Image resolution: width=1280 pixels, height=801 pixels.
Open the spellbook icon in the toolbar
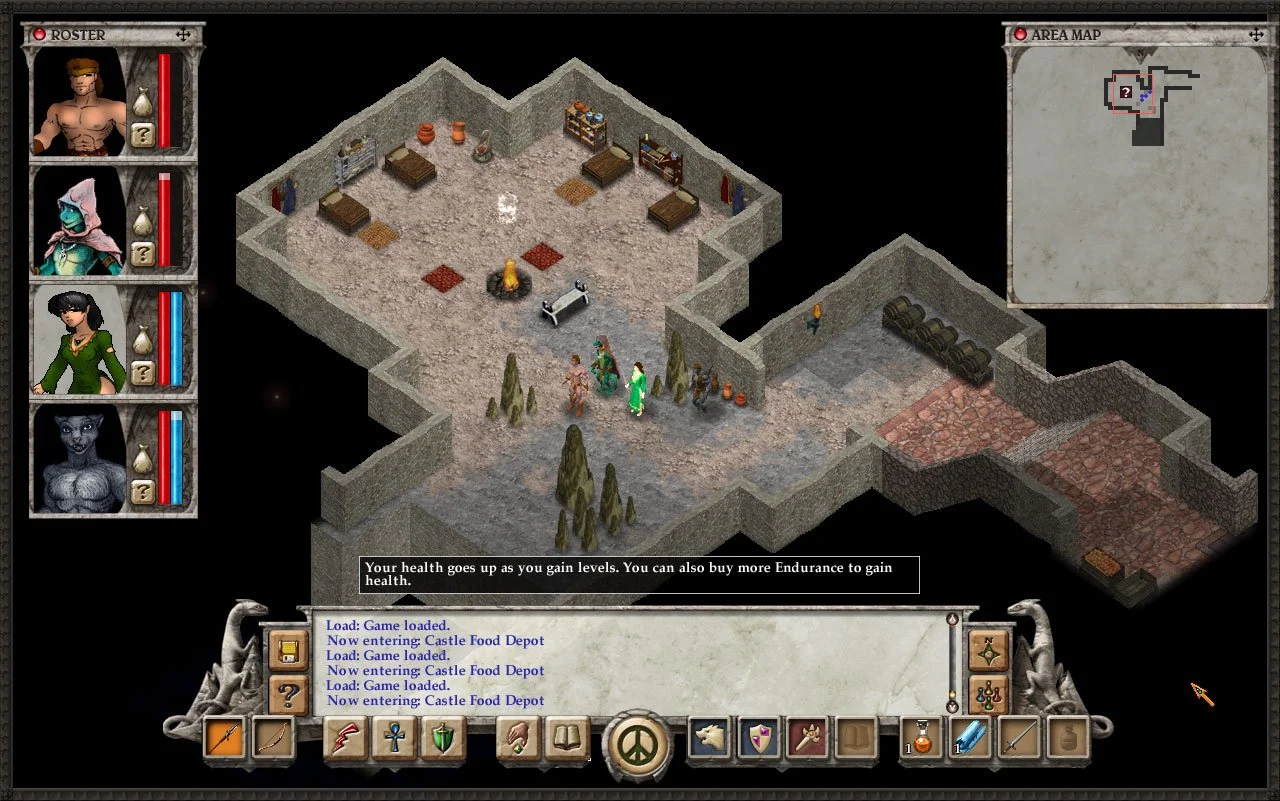coord(567,739)
